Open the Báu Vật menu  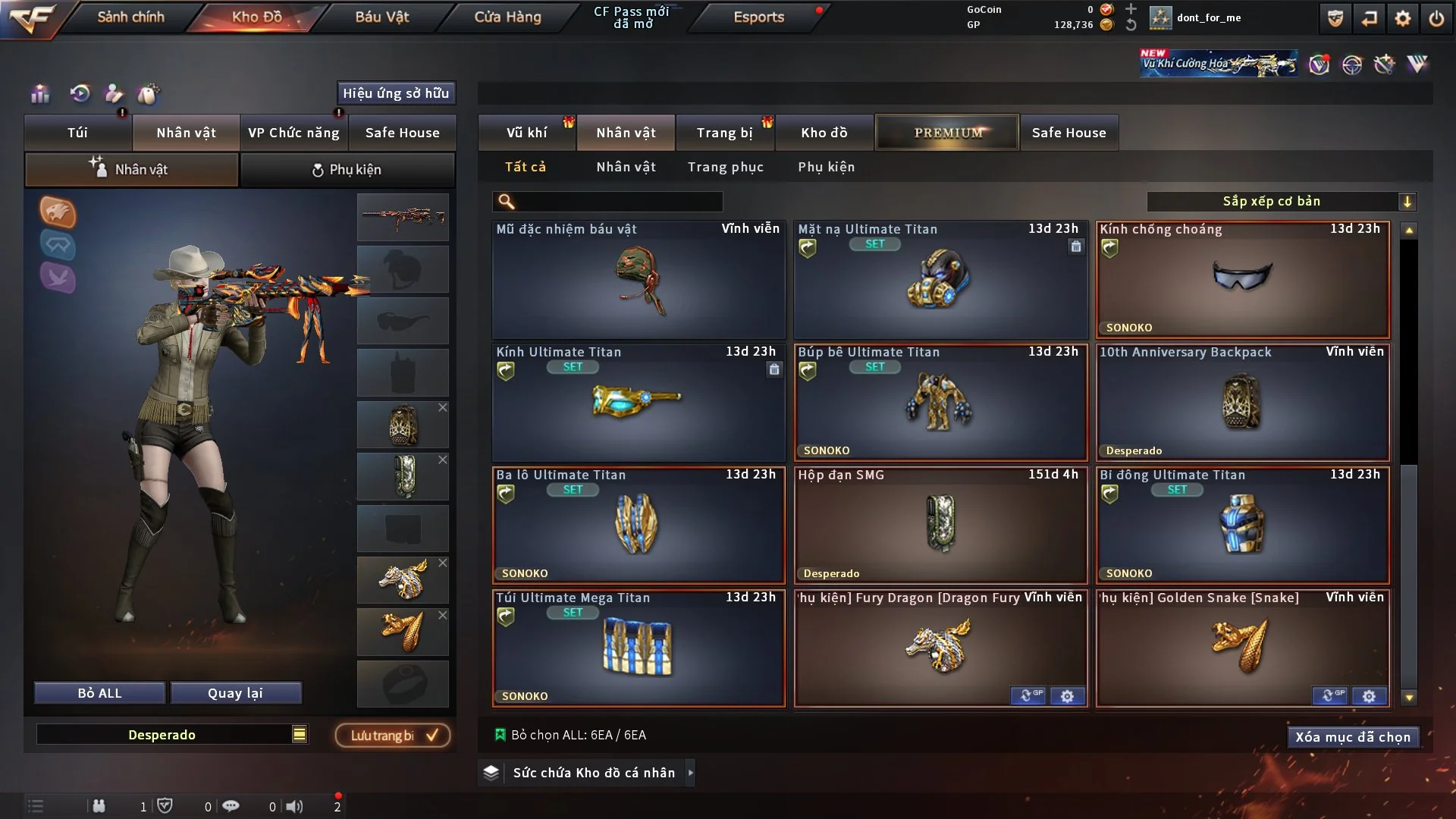[381, 17]
